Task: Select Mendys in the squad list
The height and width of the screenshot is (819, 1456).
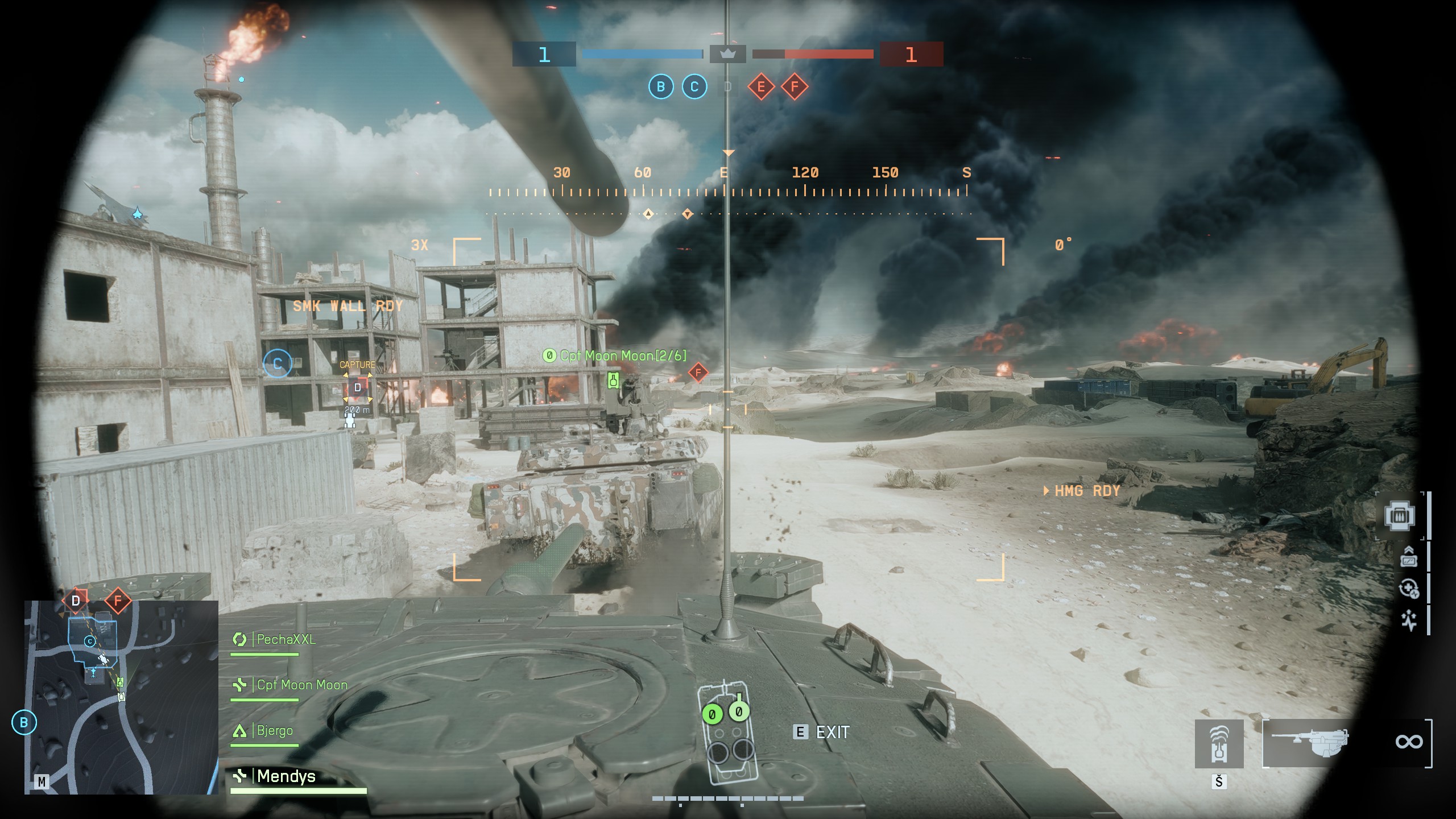Action: tap(286, 776)
